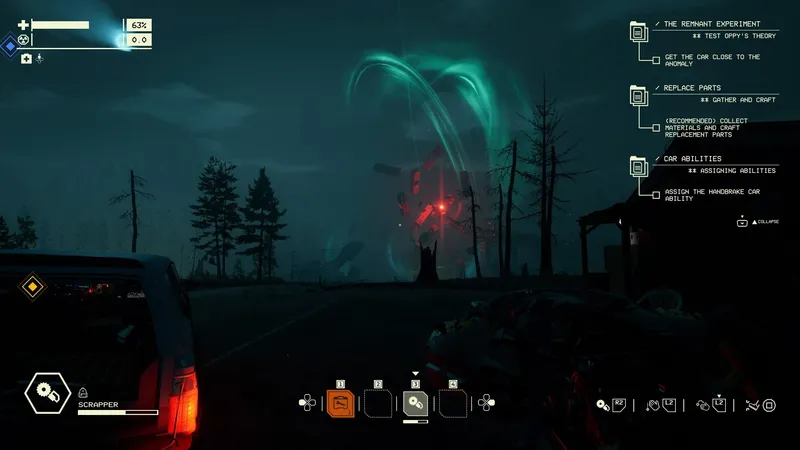Click the fan icon right of the hotbar
Viewport: 800px width, 450px height.
487,403
